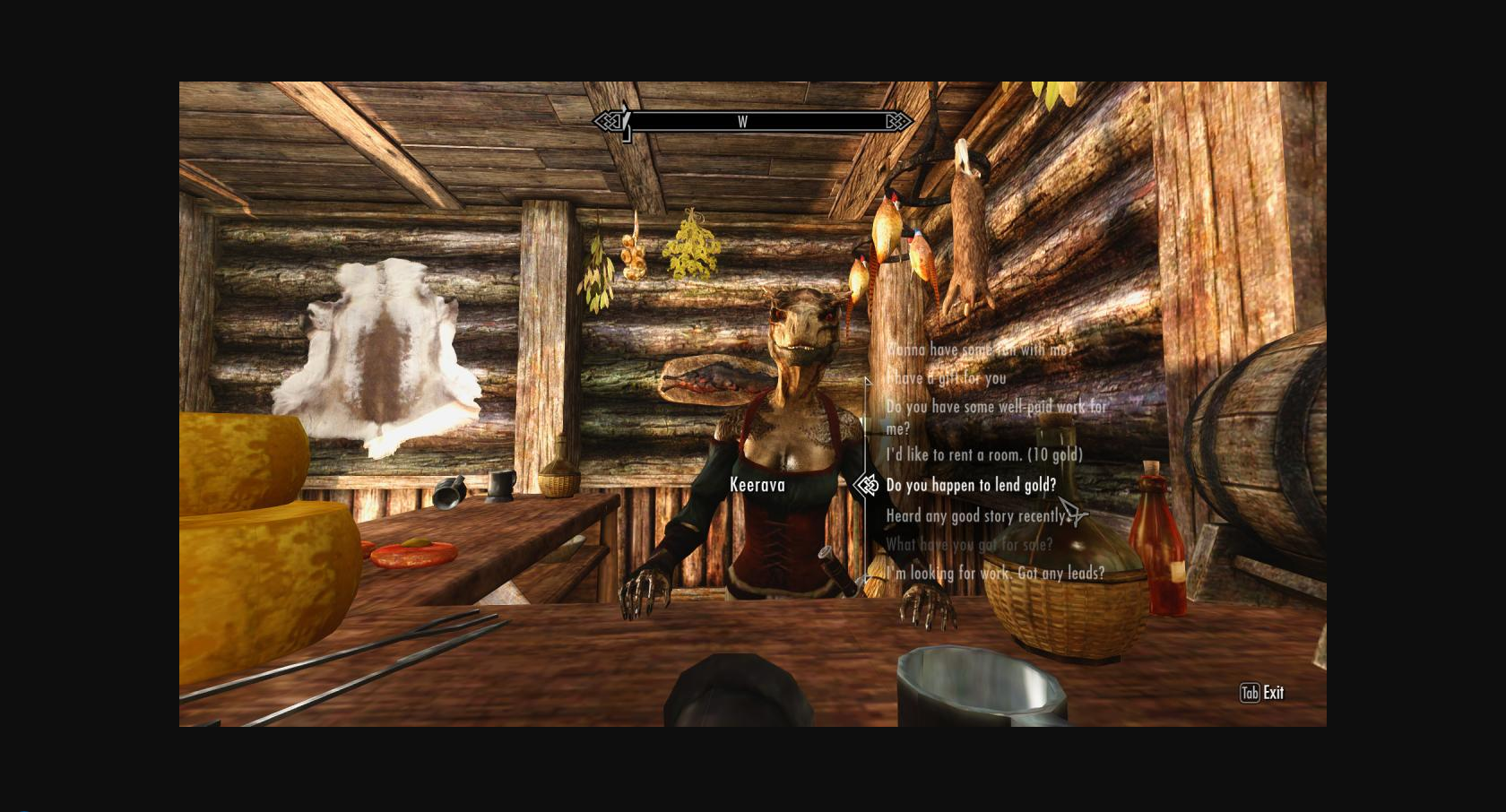This screenshot has width=1506, height=812.
Task: Click the Tab key glyph next to Exit
Action: pyautogui.click(x=1249, y=693)
